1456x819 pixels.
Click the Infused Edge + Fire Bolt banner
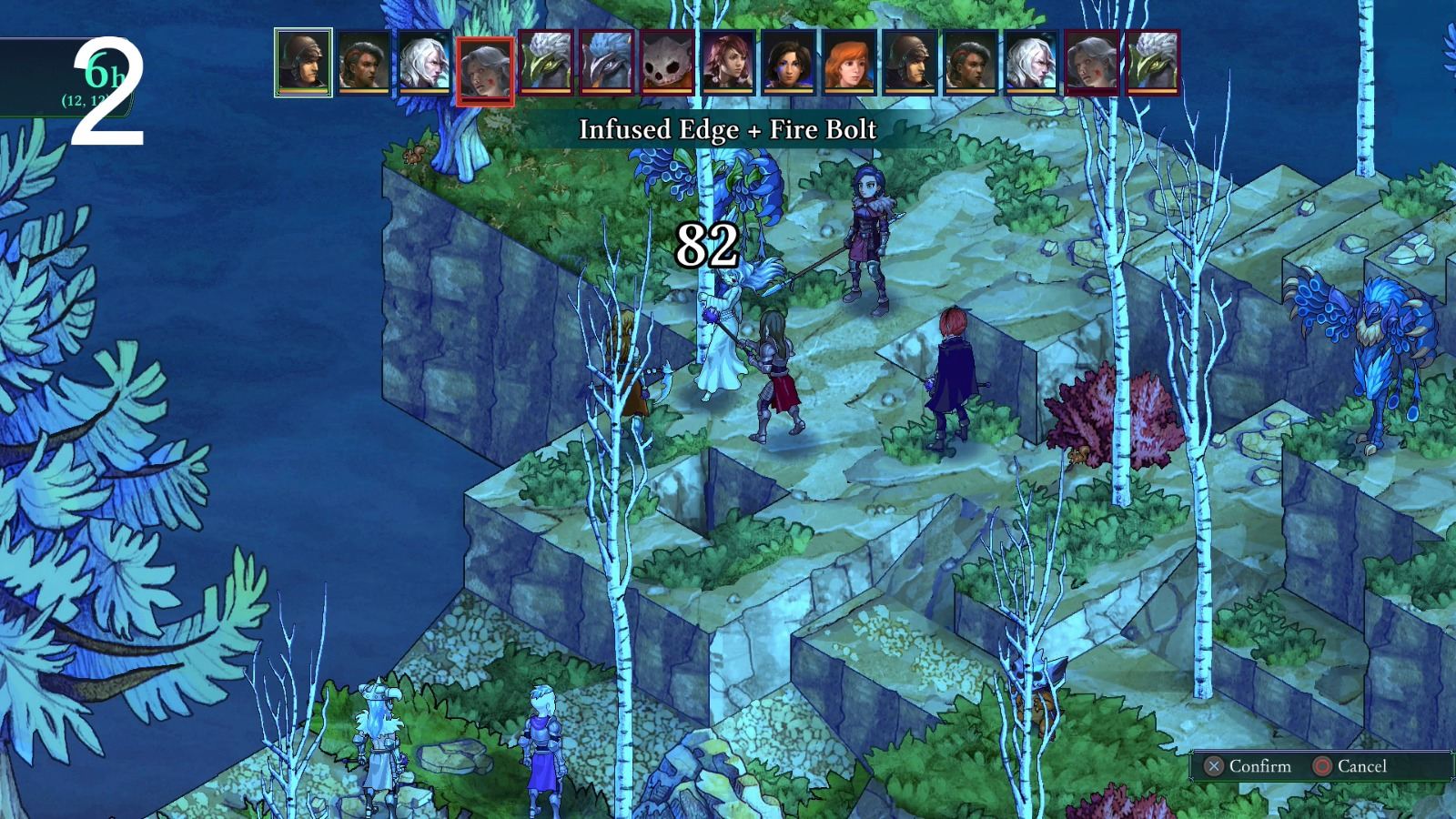pyautogui.click(x=728, y=128)
